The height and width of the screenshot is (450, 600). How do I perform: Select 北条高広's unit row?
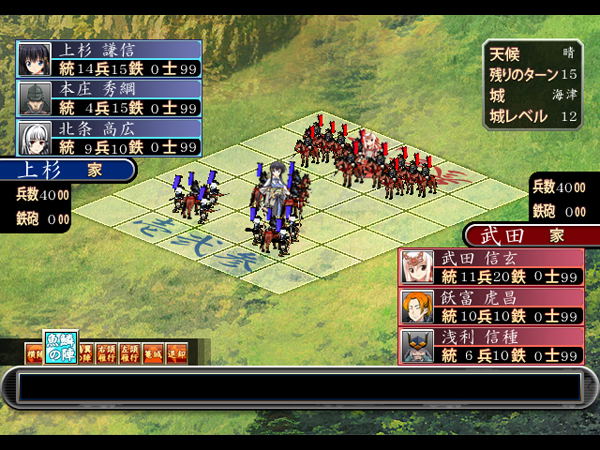point(108,137)
